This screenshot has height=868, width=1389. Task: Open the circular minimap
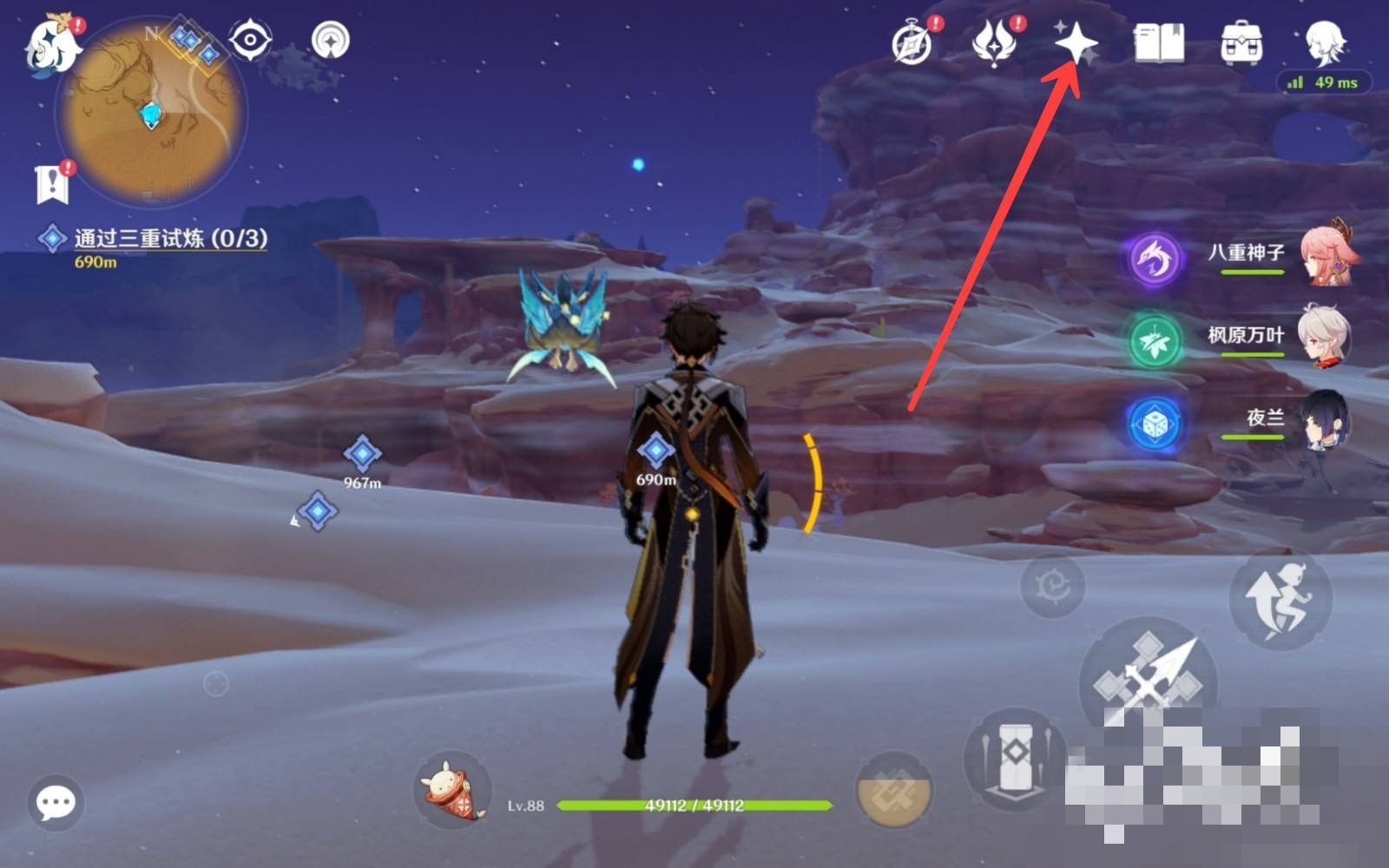(x=152, y=113)
